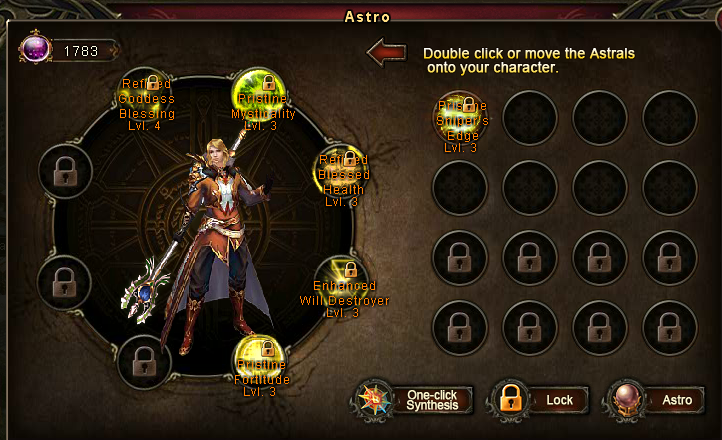
Task: Choose the Pristine Sniper's Edge astral
Action: 460,119
